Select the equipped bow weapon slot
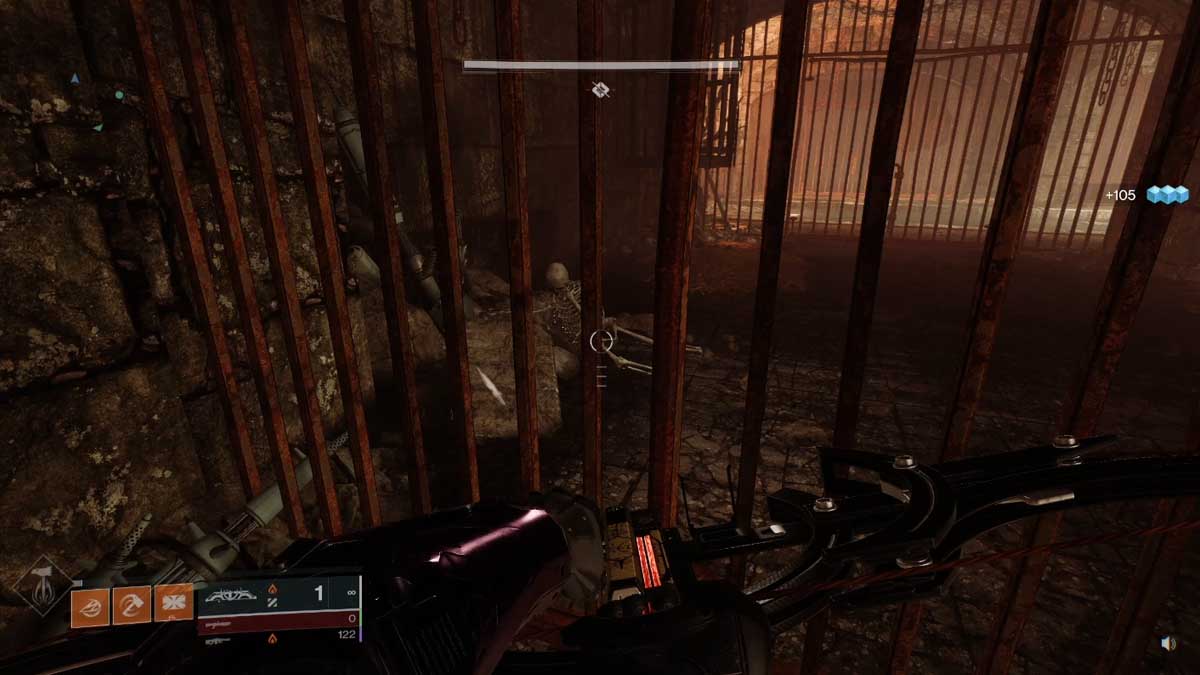 click(x=279, y=595)
